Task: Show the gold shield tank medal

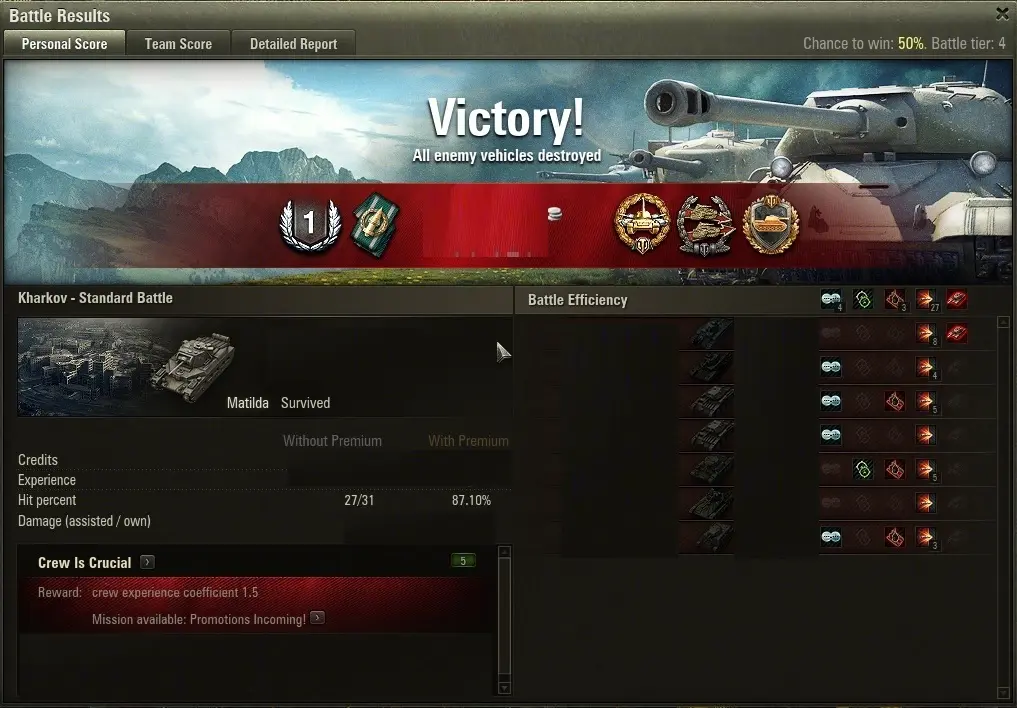Action: (770, 224)
